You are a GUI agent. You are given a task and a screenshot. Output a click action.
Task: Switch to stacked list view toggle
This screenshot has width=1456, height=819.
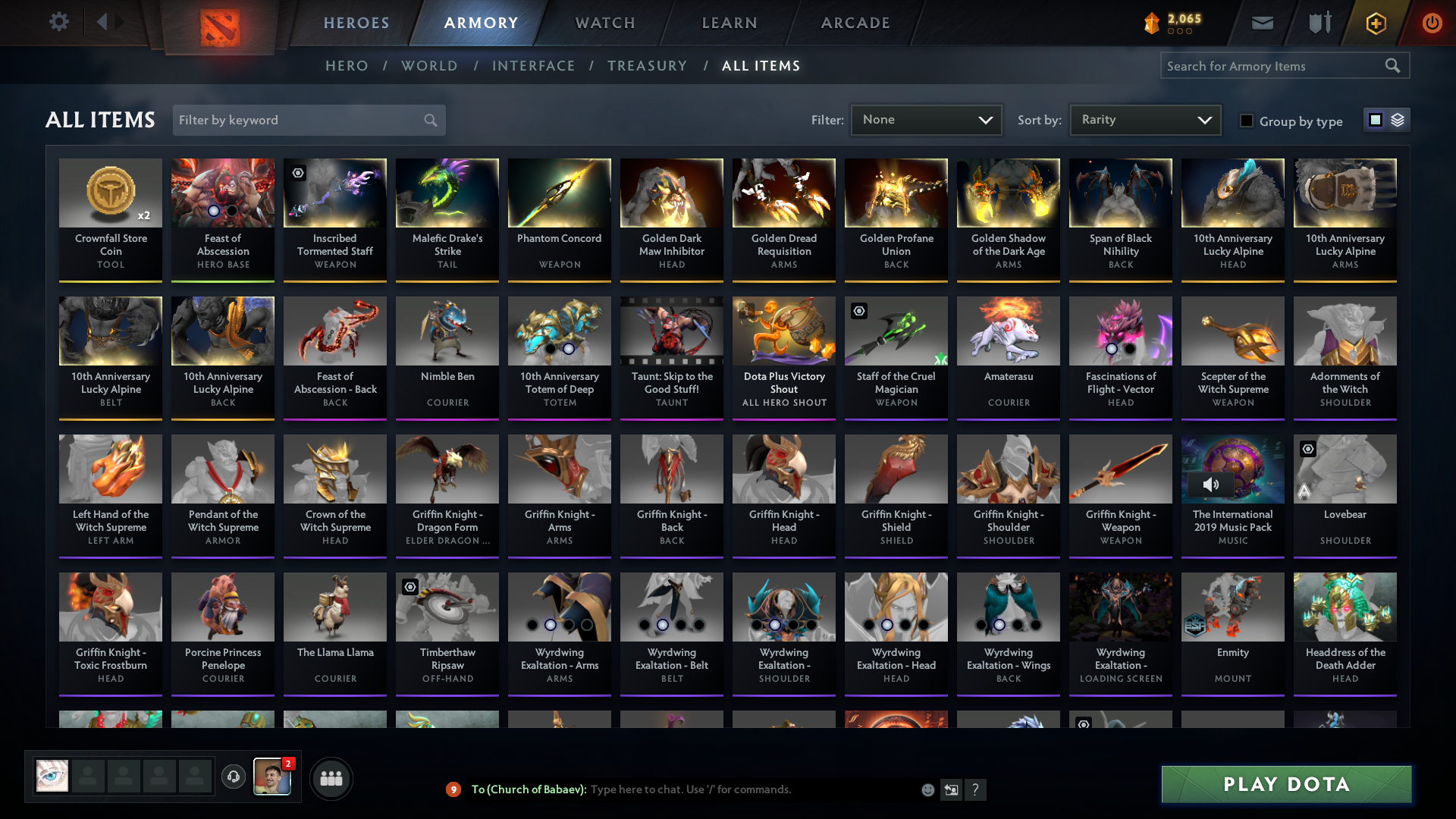[x=1398, y=120]
